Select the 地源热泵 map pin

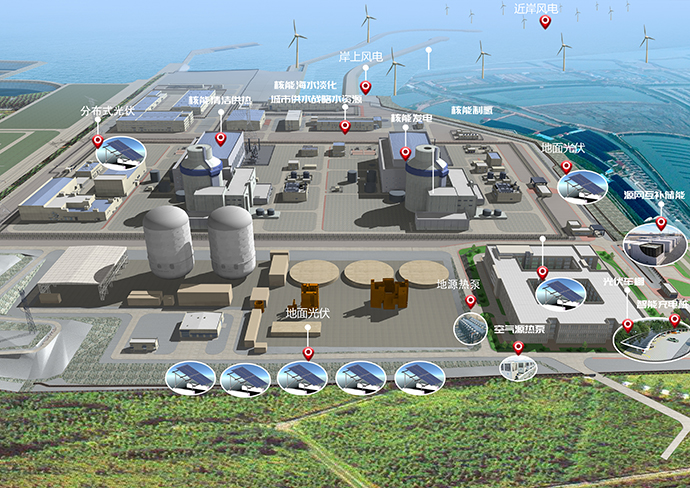[x=471, y=301]
